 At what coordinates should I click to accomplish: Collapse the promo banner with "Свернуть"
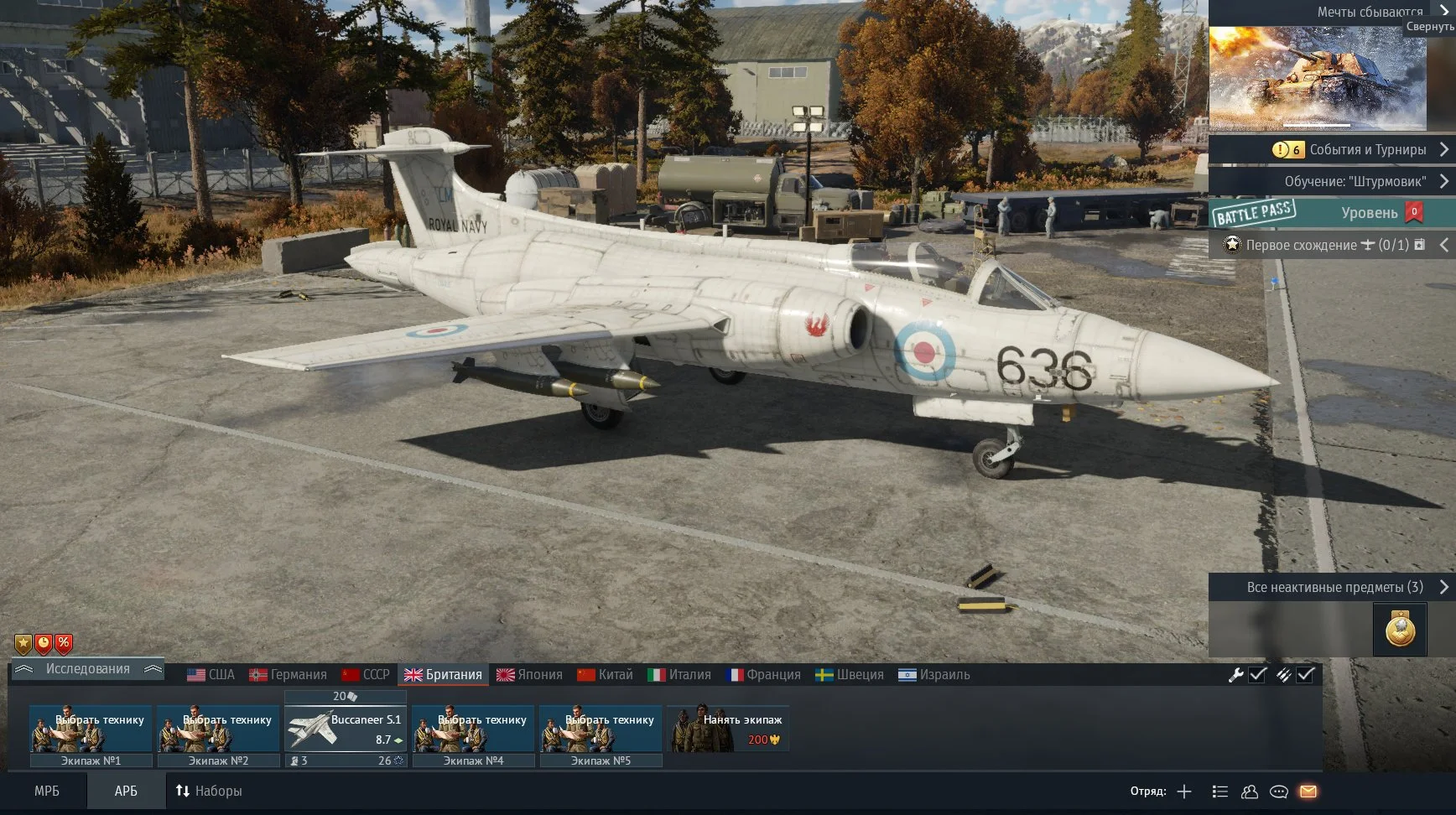(x=1429, y=26)
